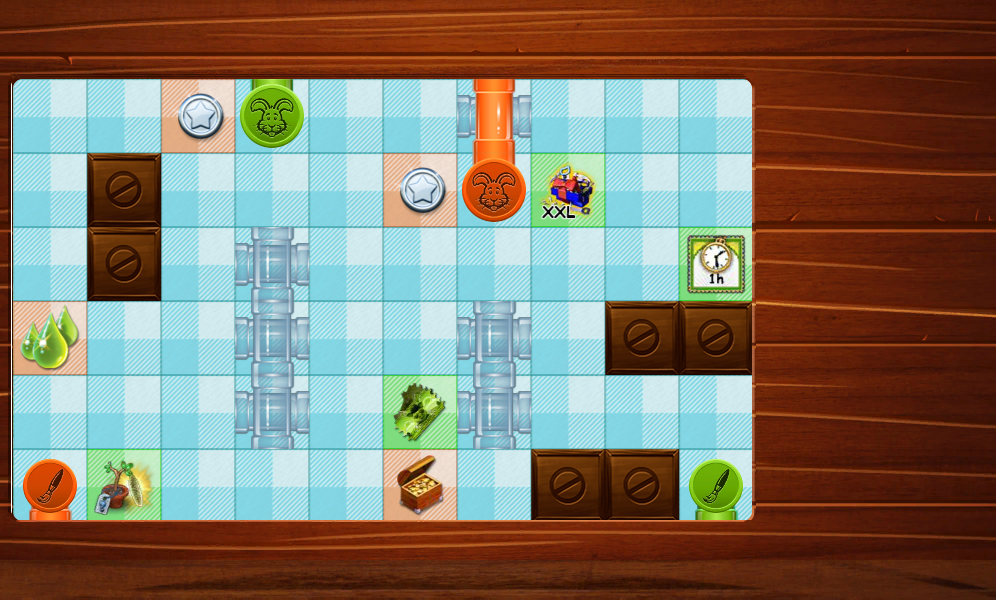This screenshot has height=600, width=996.
Task: Select the orange rabbit token
Action: (x=494, y=190)
